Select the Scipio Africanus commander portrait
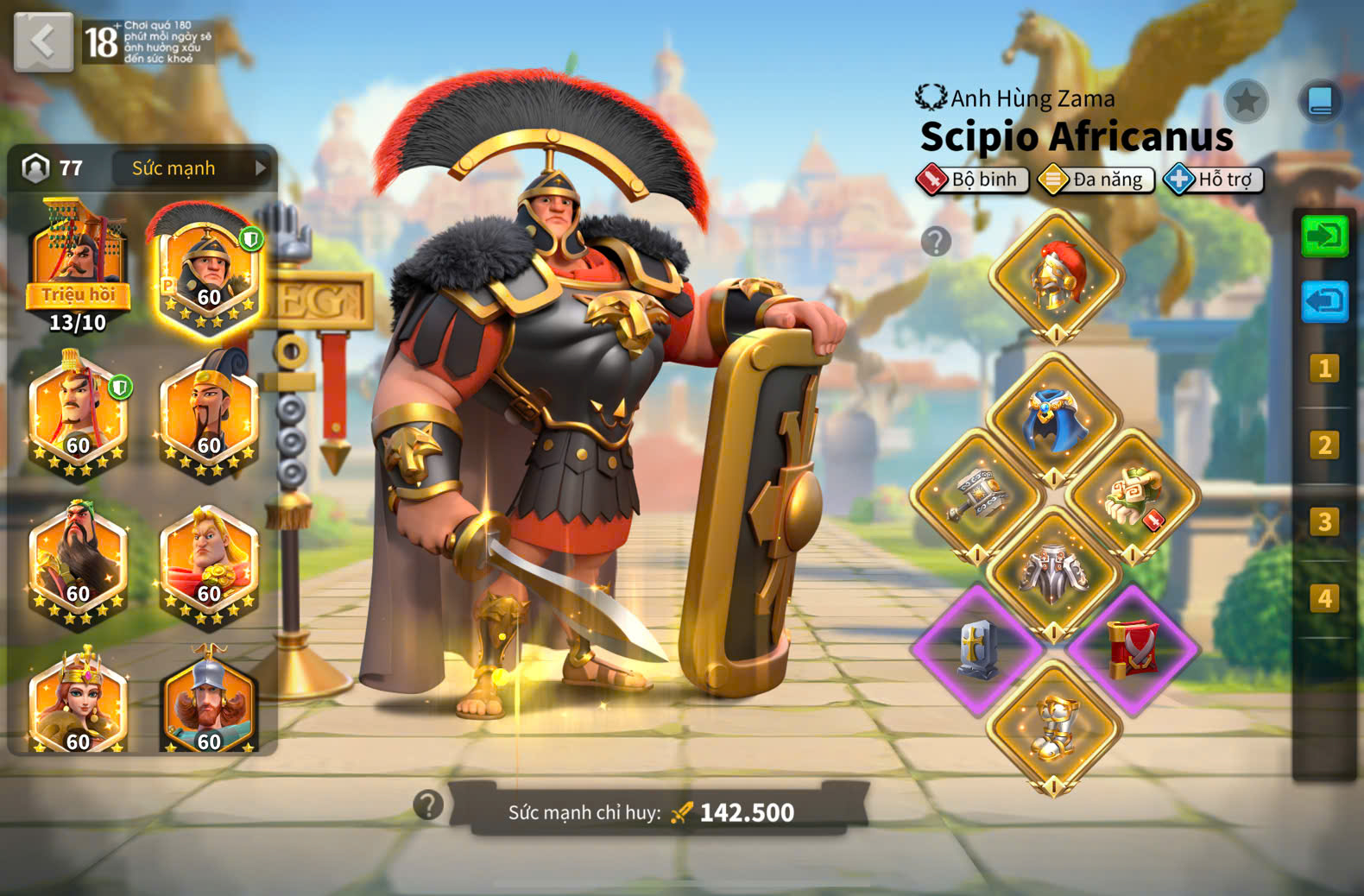Screen dimensions: 1364x896 click(207, 270)
